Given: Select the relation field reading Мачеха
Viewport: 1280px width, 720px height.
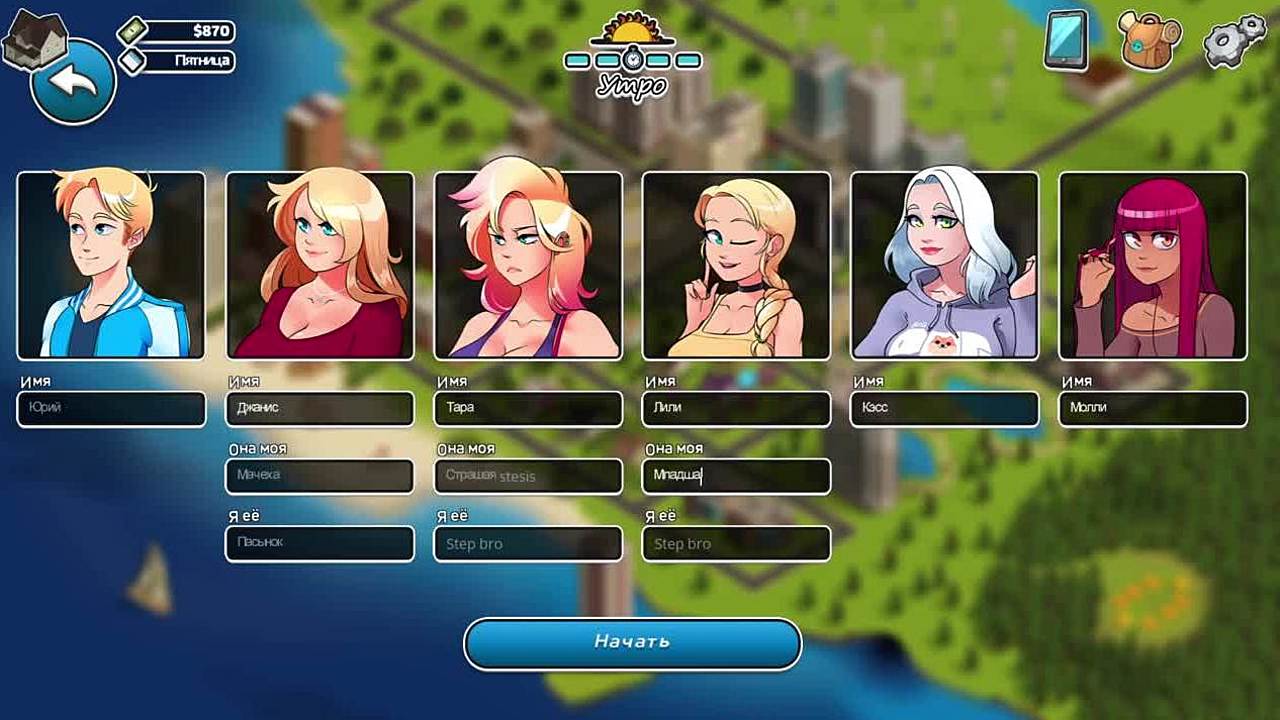Looking at the screenshot, I should pos(320,476).
